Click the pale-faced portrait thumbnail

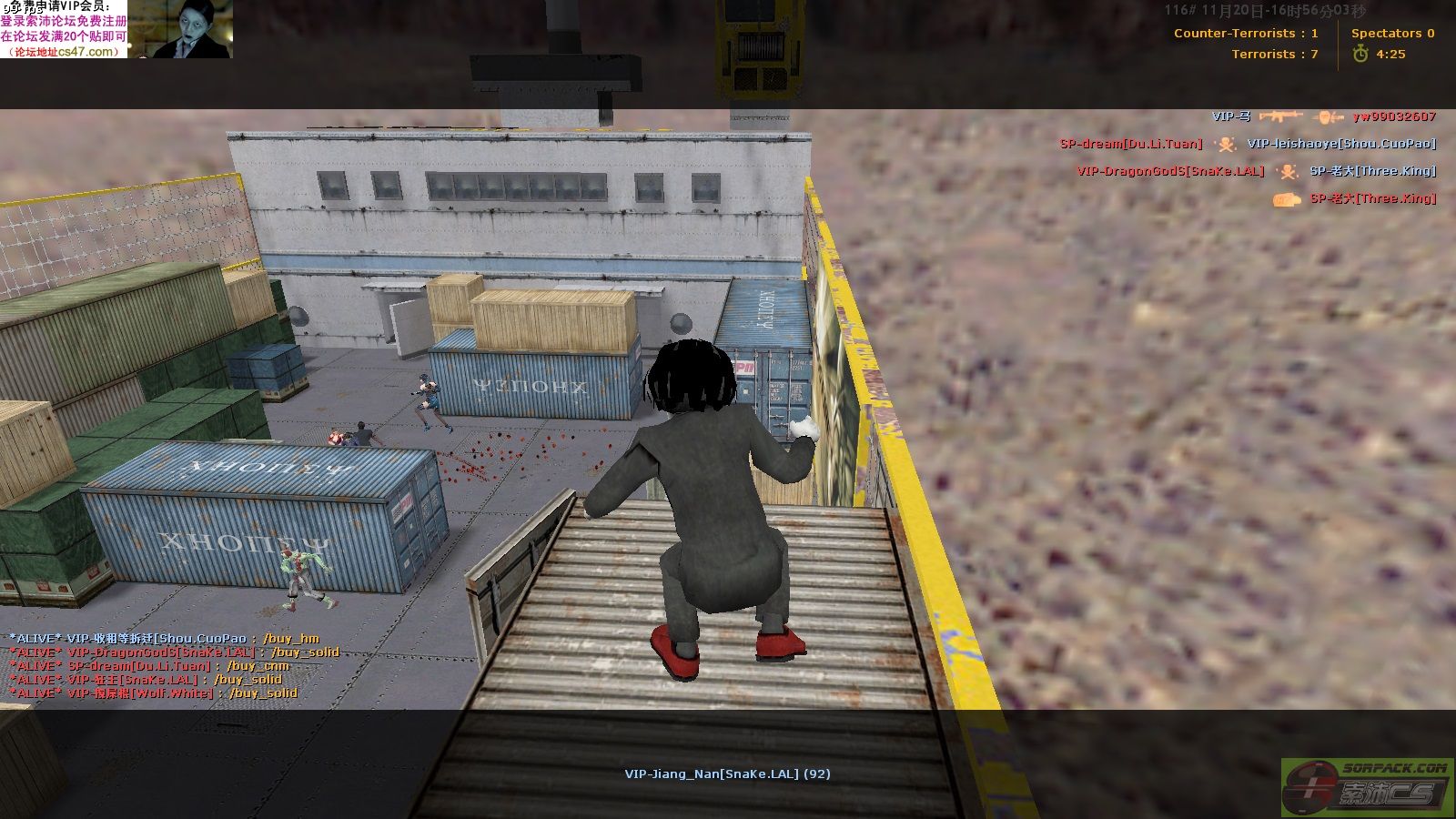(x=192, y=29)
